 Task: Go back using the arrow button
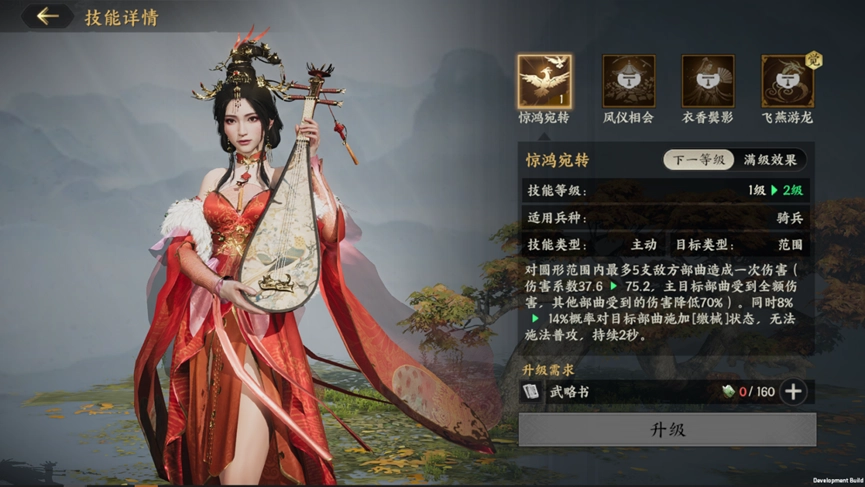(x=47, y=16)
